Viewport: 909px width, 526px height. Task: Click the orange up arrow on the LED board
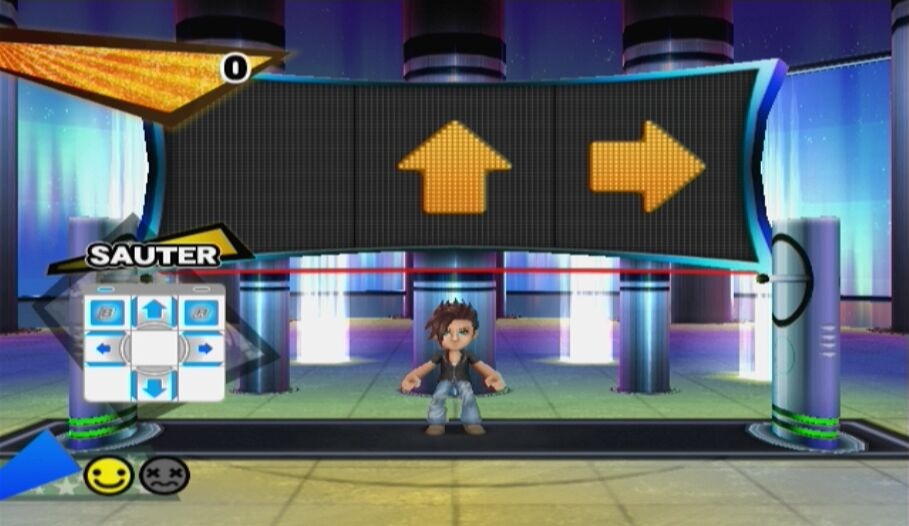(454, 167)
